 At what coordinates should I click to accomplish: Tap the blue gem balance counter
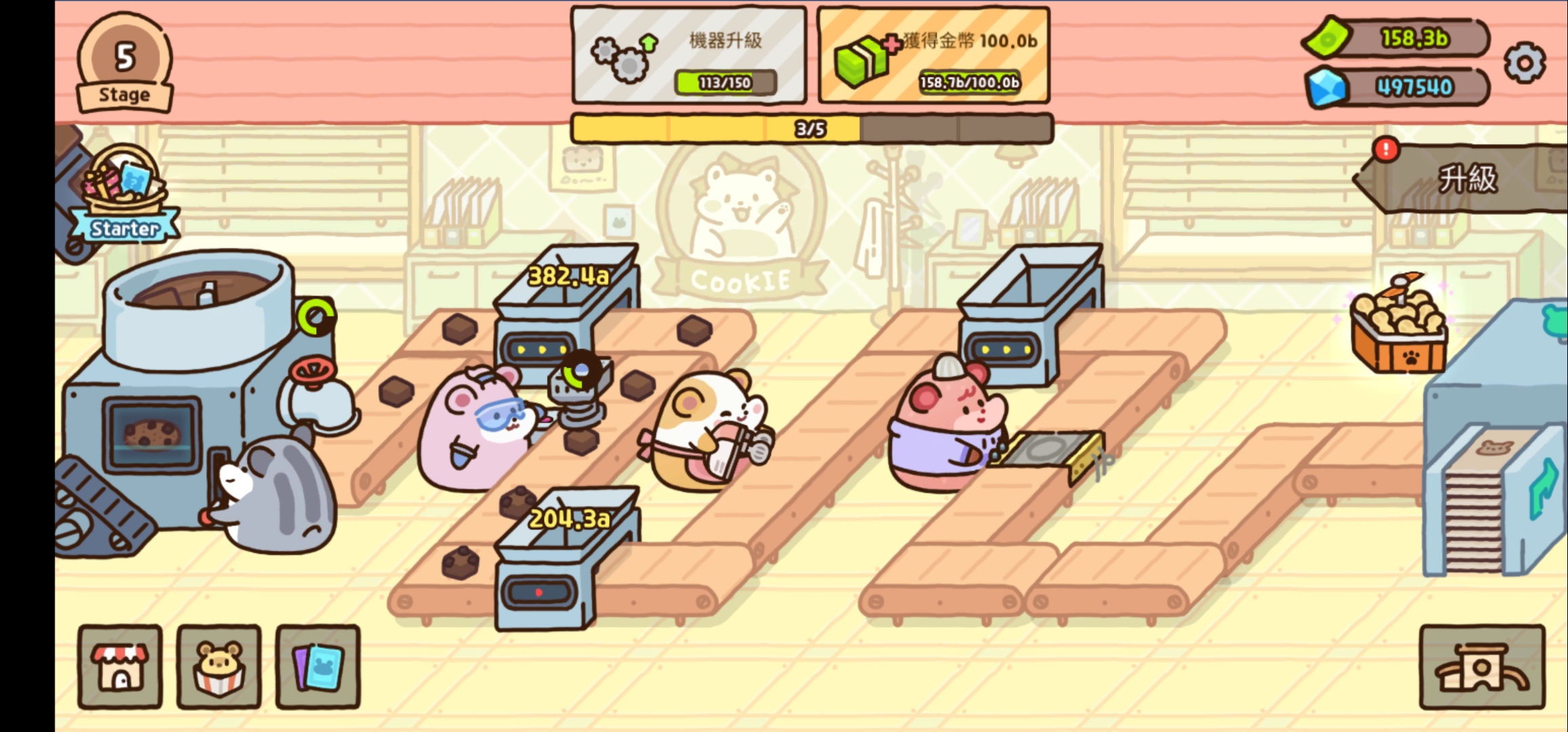coord(1397,87)
